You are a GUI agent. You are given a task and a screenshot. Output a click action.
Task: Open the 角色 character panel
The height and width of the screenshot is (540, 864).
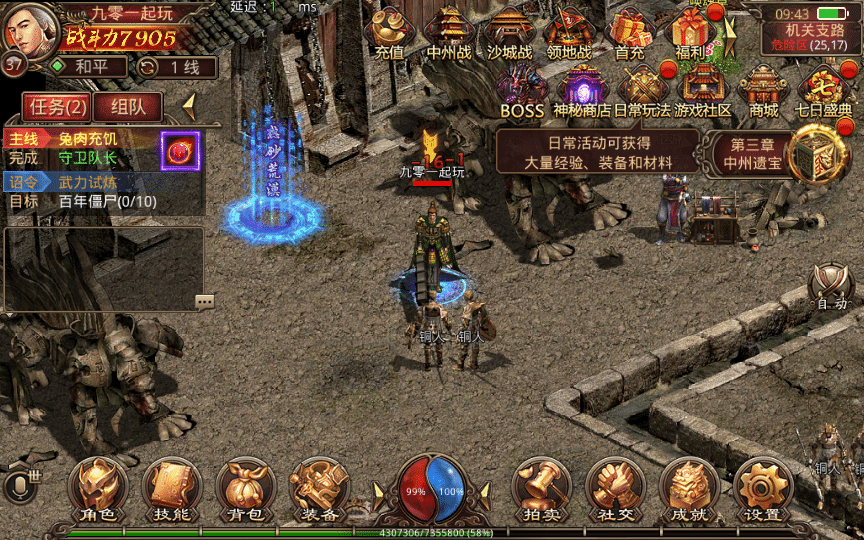click(x=98, y=491)
